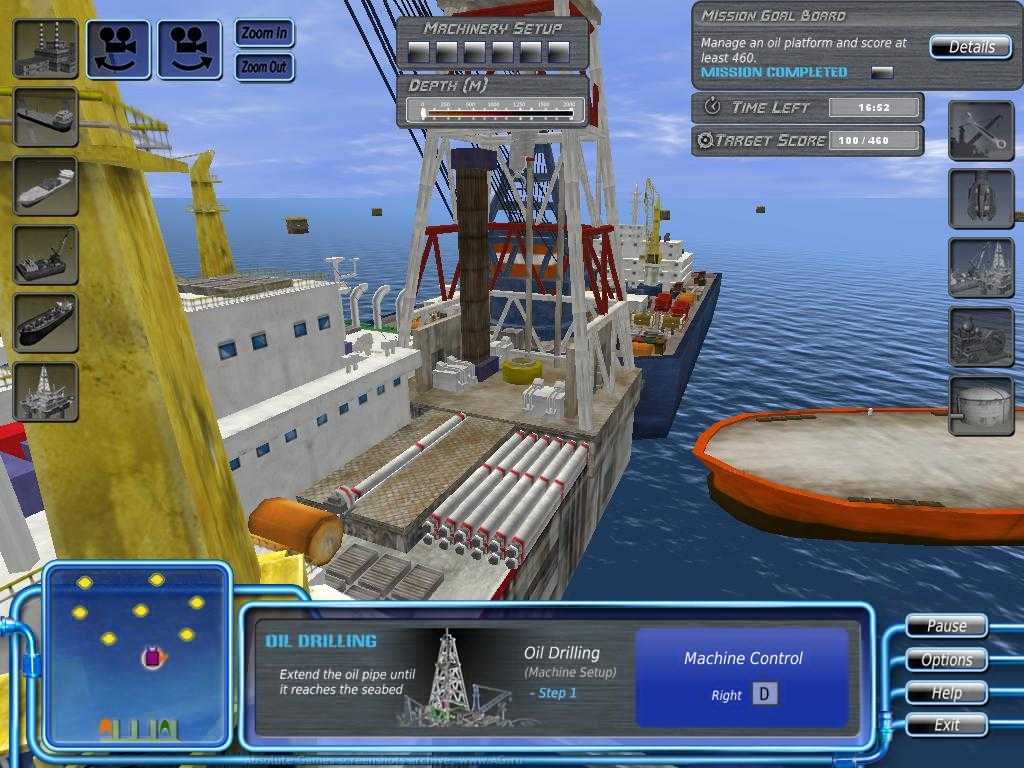Select the power plant platform icon

click(x=46, y=48)
